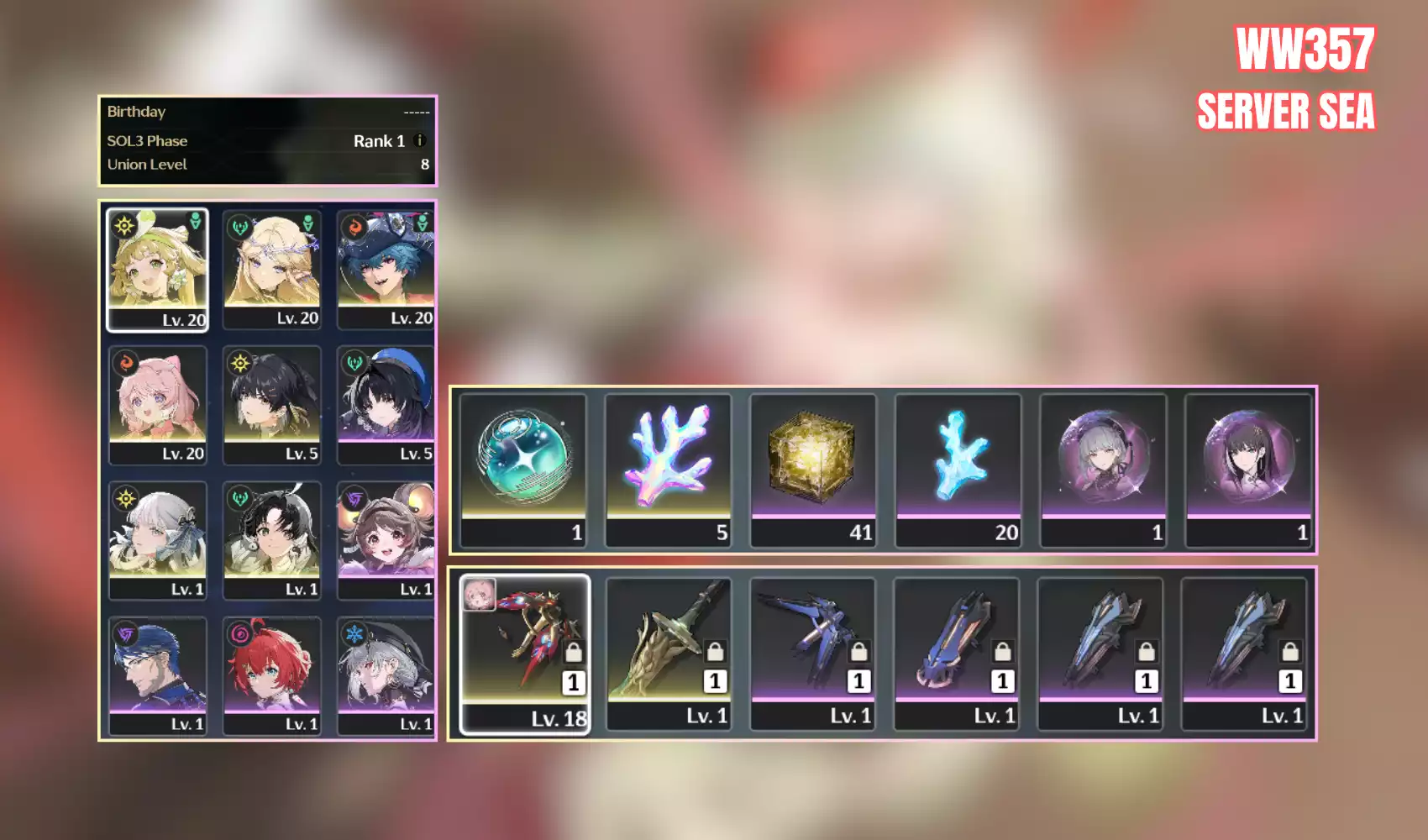The width and height of the screenshot is (1428, 840).
Task: Choose the blonde elf with flower crown
Action: point(271,269)
